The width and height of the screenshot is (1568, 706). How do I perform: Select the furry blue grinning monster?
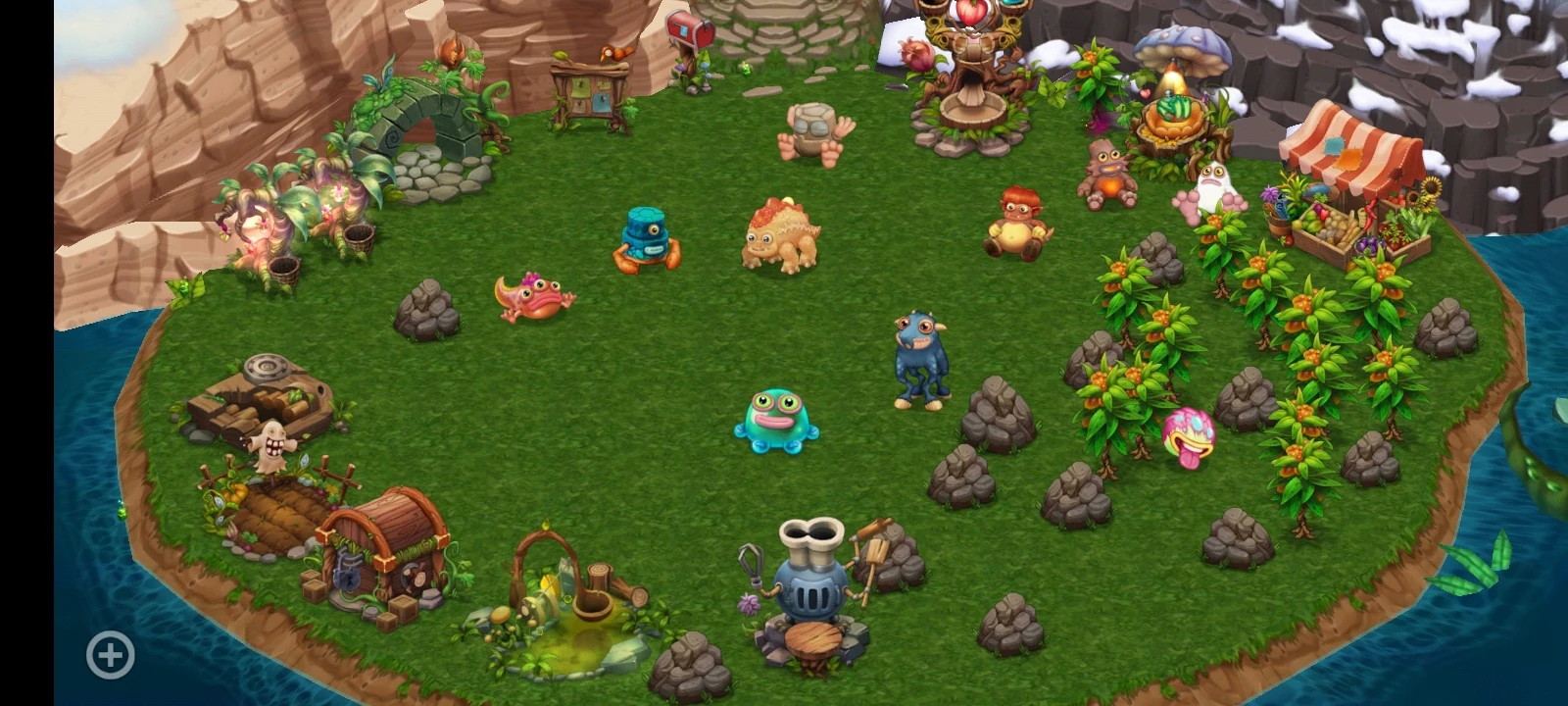tap(917, 353)
